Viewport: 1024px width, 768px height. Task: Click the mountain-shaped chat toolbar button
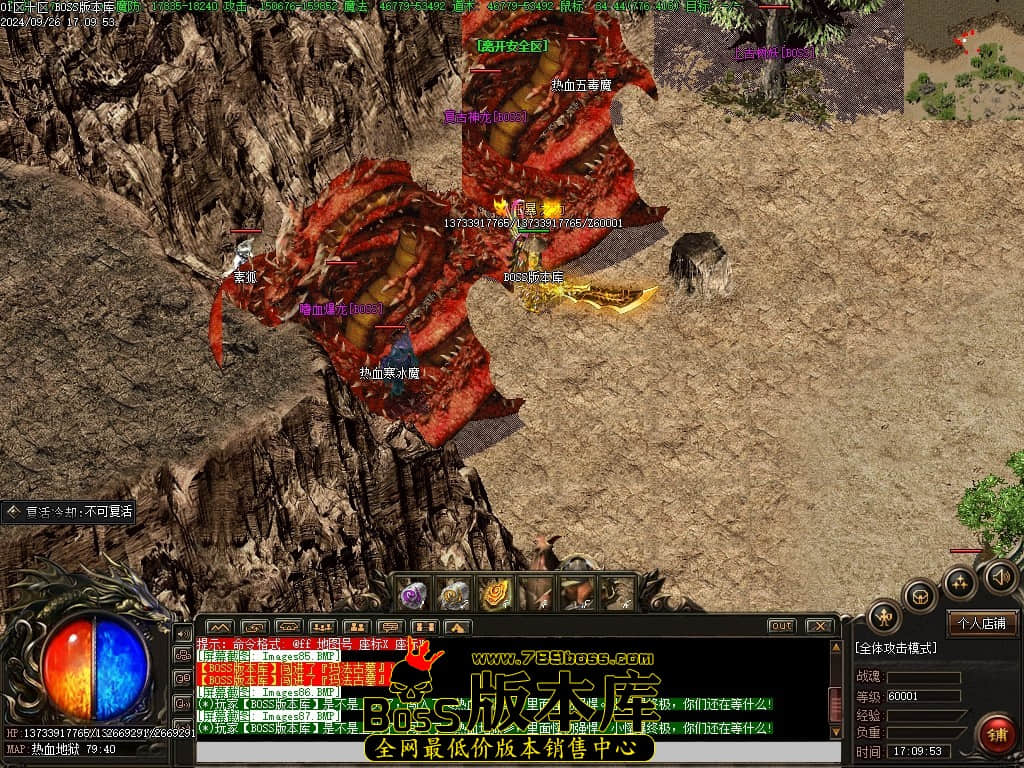pos(219,627)
